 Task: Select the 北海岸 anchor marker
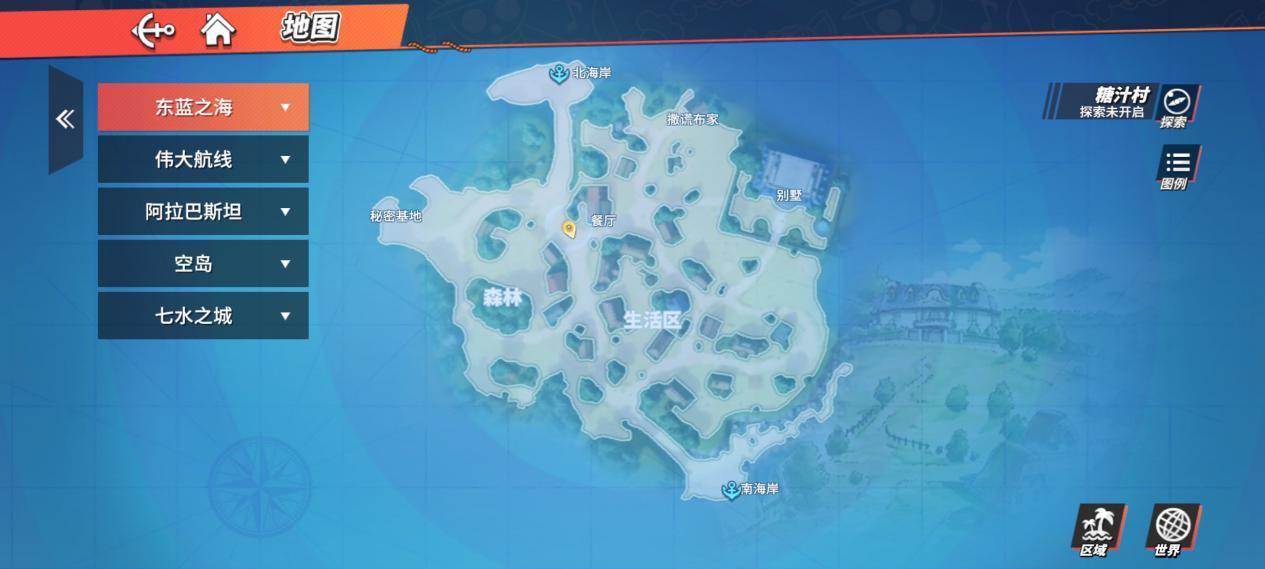[x=558, y=73]
